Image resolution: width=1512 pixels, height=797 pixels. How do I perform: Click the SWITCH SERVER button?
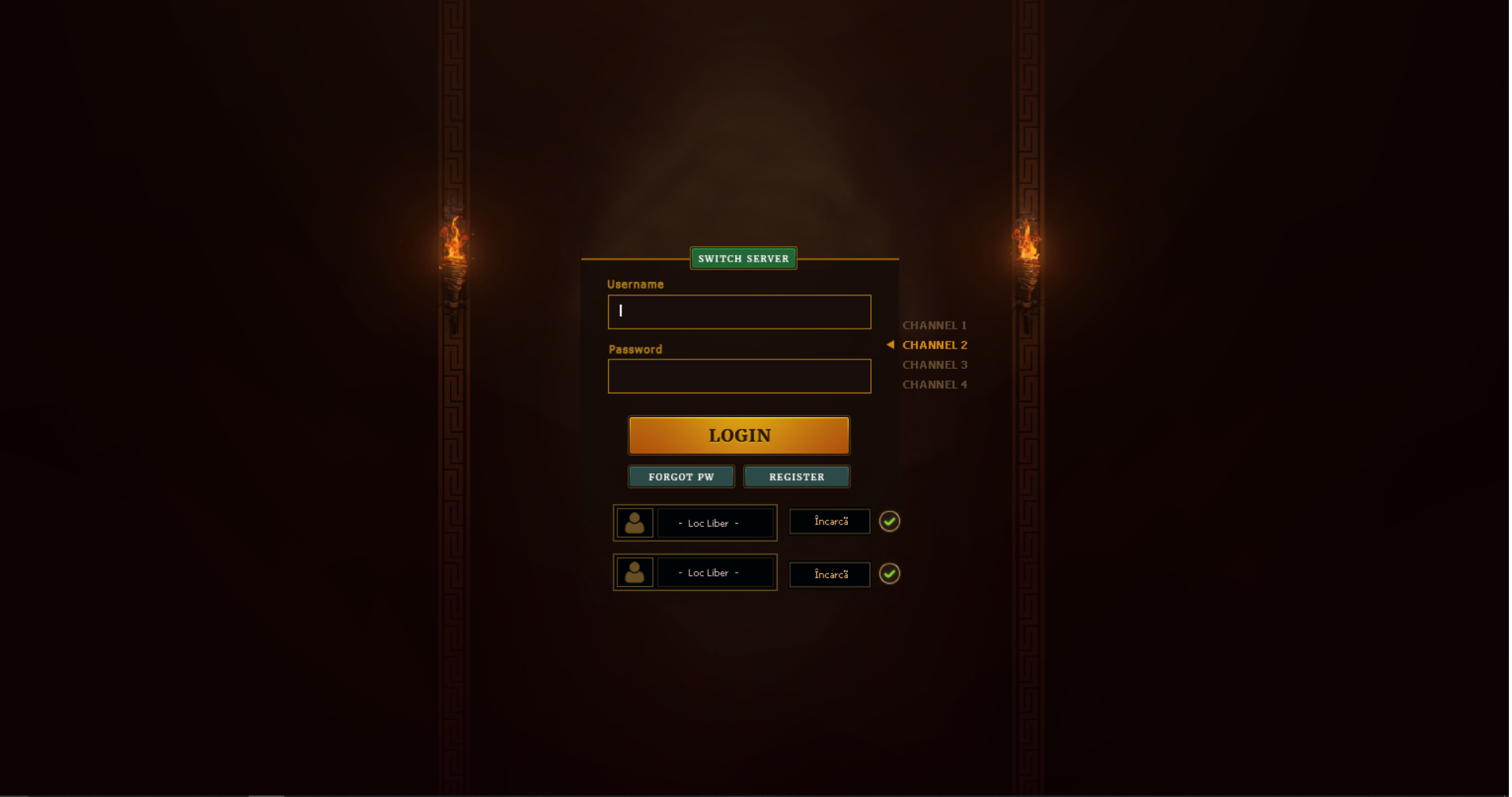(742, 258)
